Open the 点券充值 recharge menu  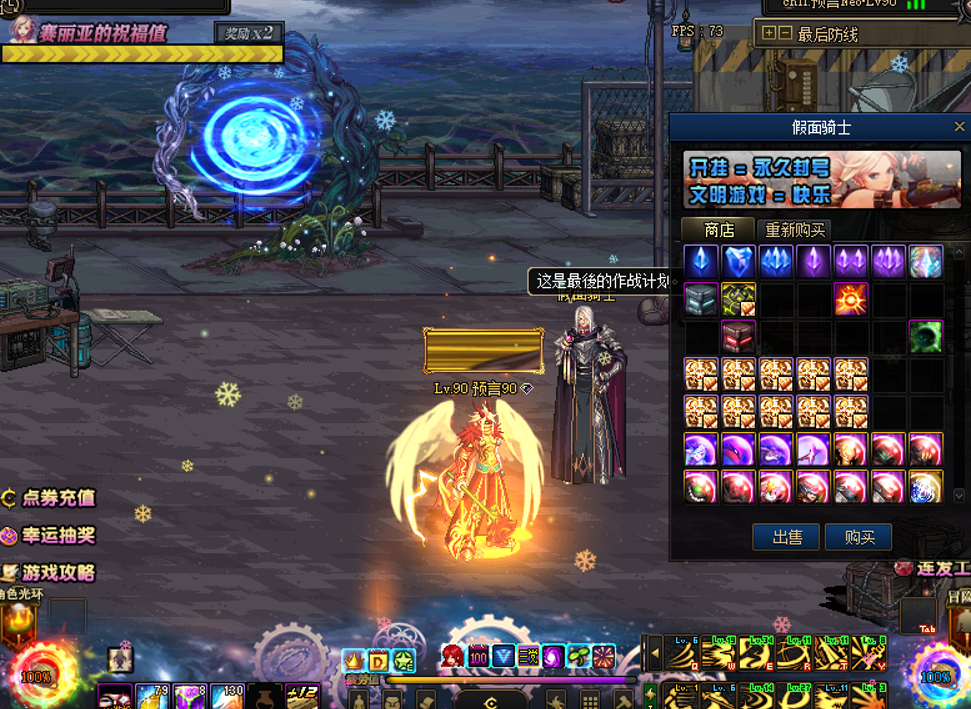point(50,497)
